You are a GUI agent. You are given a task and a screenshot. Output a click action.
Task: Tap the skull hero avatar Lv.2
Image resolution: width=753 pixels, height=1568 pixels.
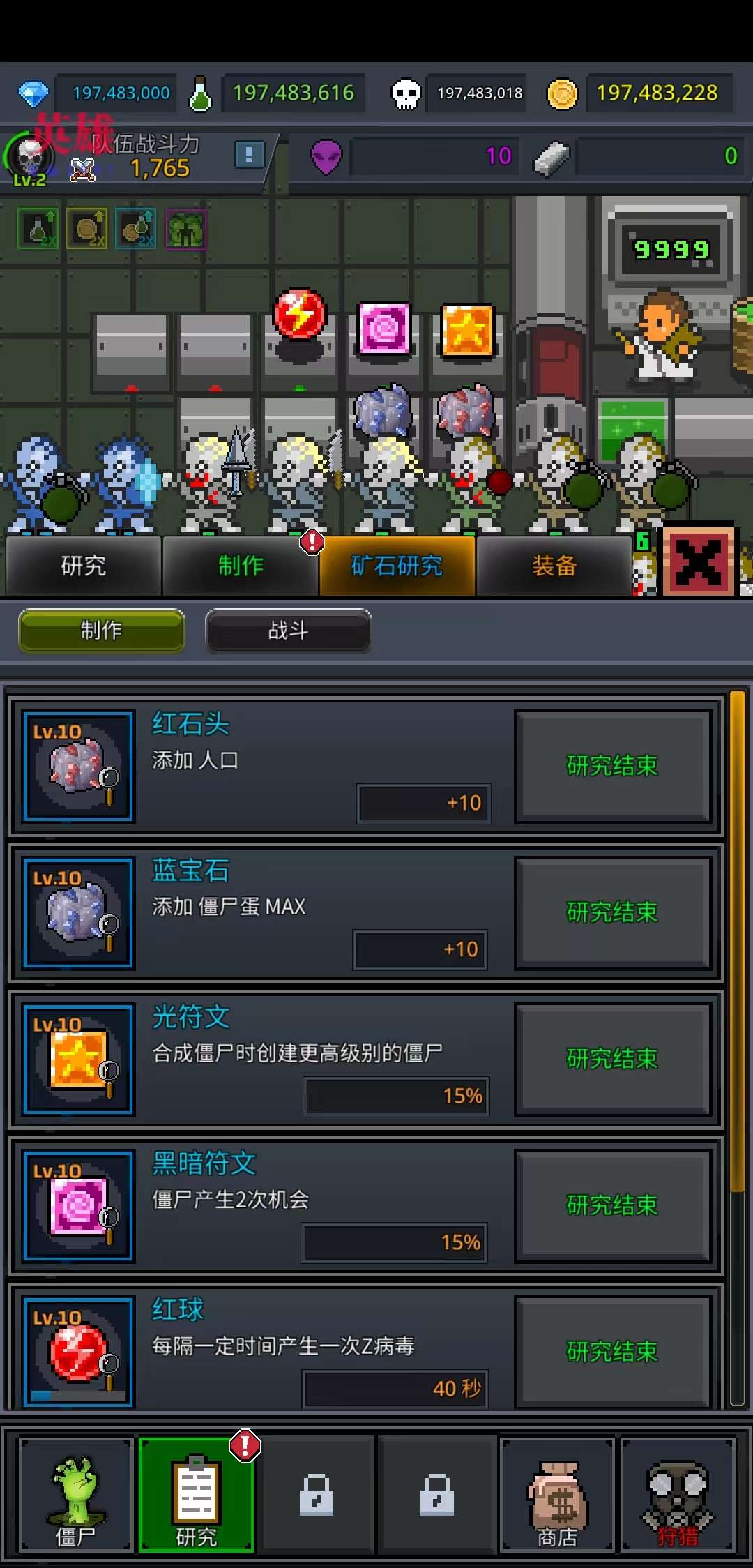pyautogui.click(x=29, y=159)
